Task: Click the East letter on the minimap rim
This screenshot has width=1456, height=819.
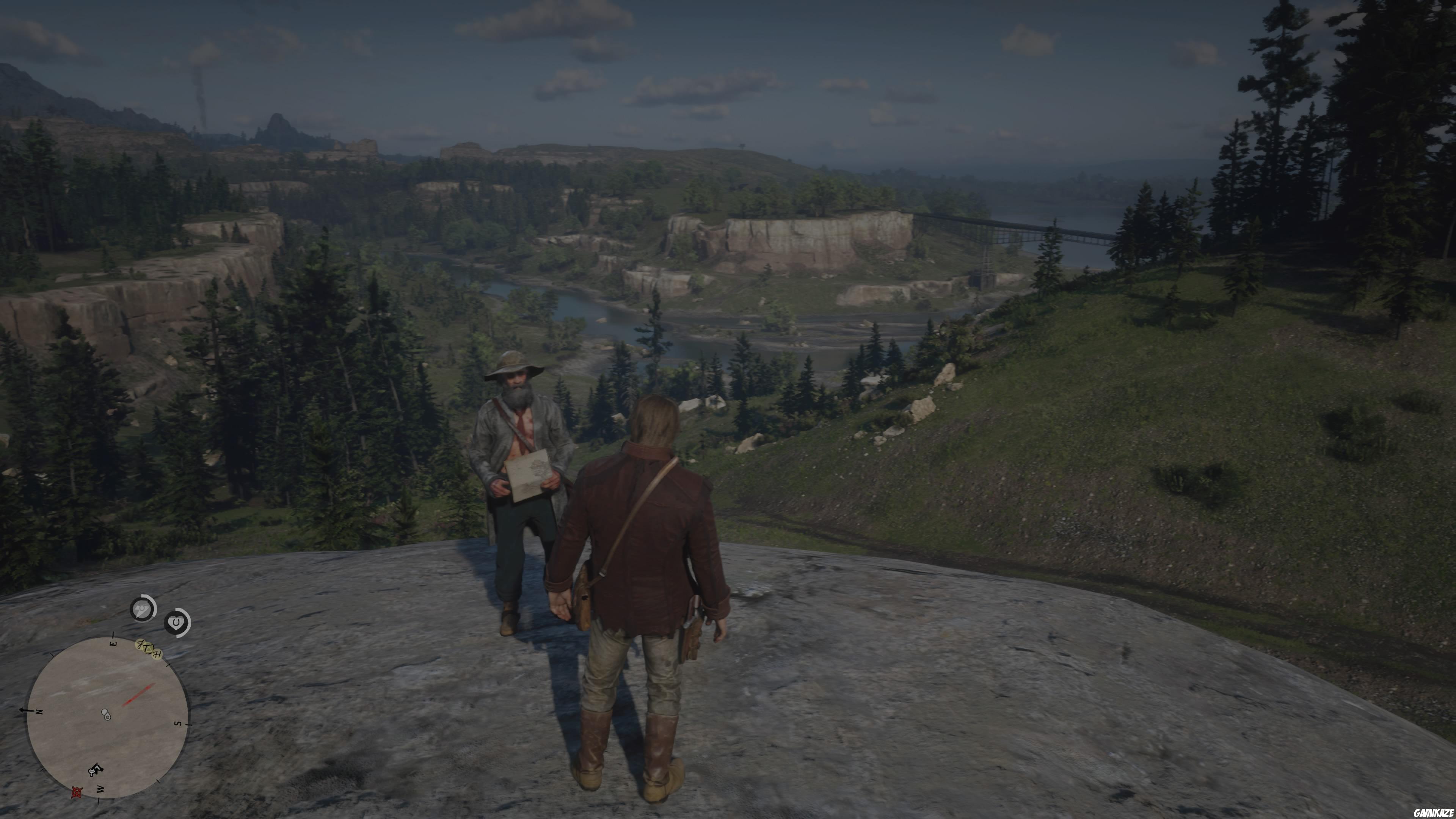Action: (113, 643)
